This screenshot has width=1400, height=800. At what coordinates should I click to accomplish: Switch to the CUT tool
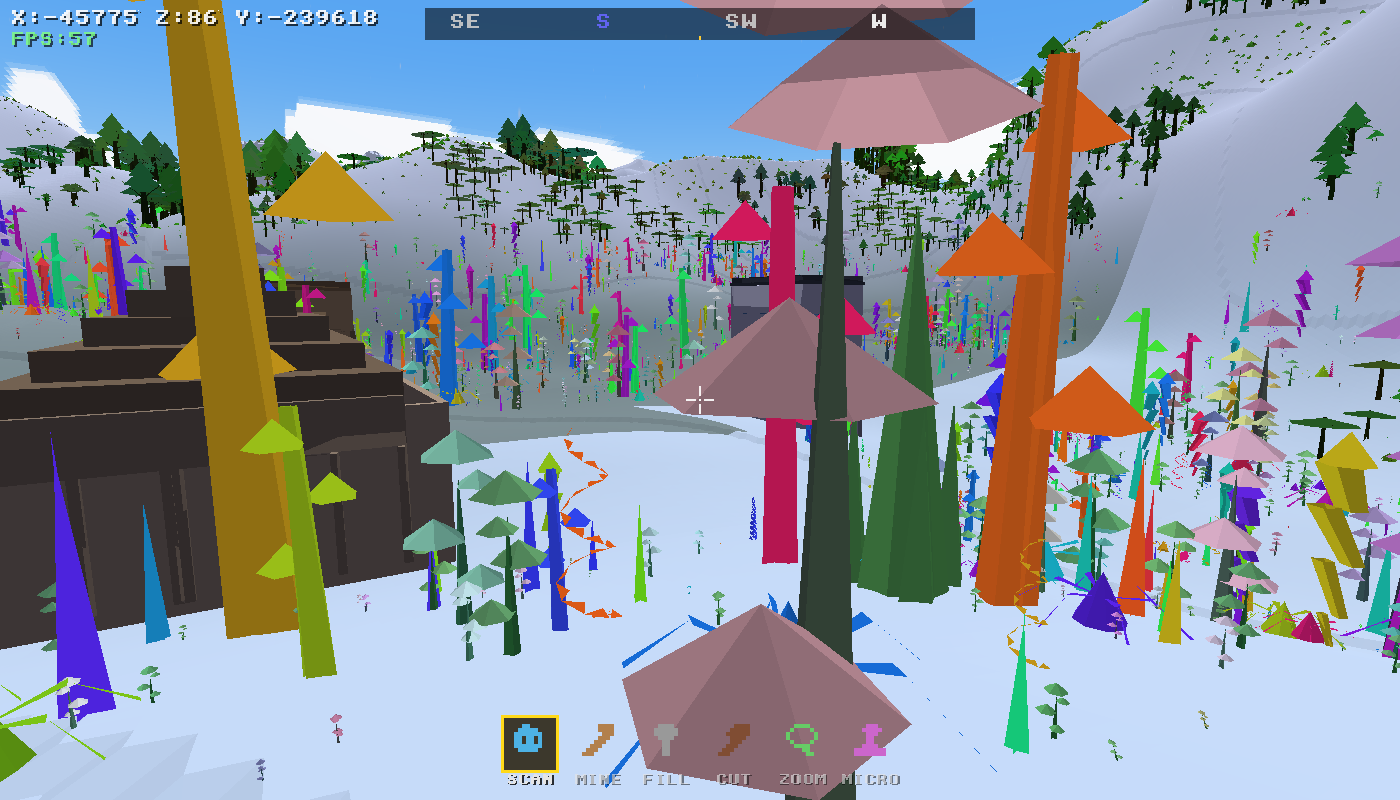pos(734,741)
